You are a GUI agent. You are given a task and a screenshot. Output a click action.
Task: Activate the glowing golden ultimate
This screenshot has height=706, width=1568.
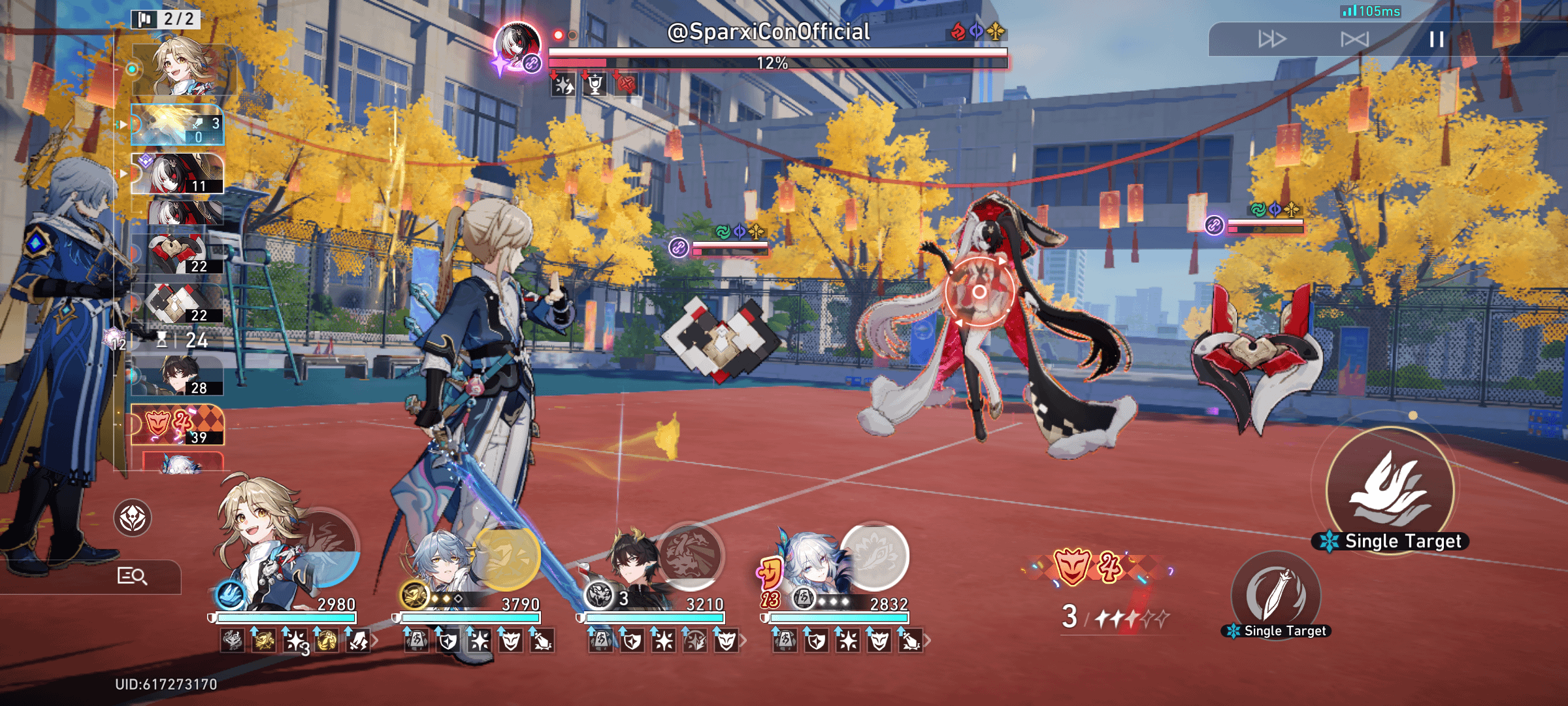click(x=507, y=557)
